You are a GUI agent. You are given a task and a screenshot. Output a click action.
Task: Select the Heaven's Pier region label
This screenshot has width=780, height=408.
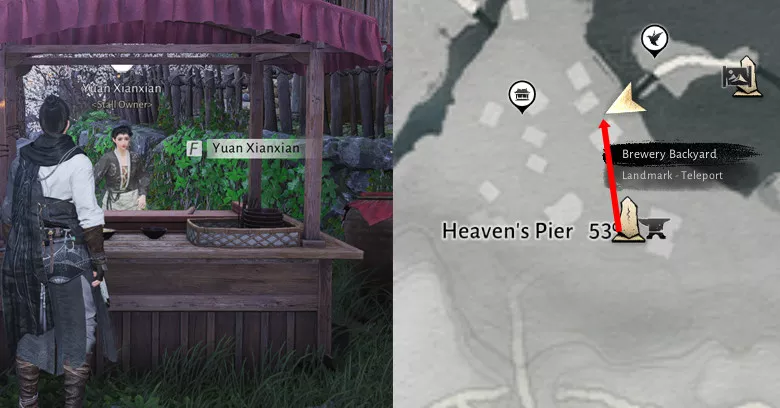pyautogui.click(x=507, y=231)
